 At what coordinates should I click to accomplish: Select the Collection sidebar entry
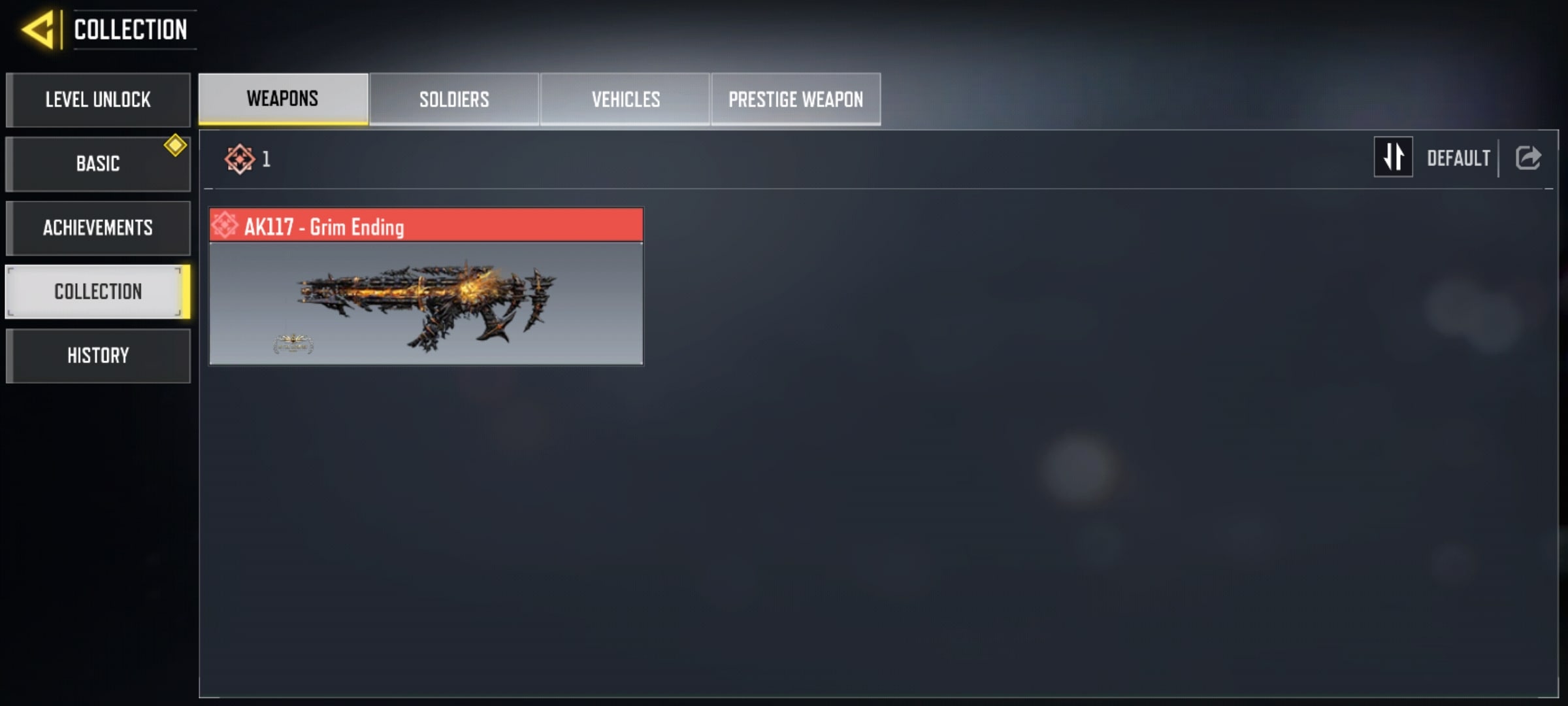click(98, 292)
